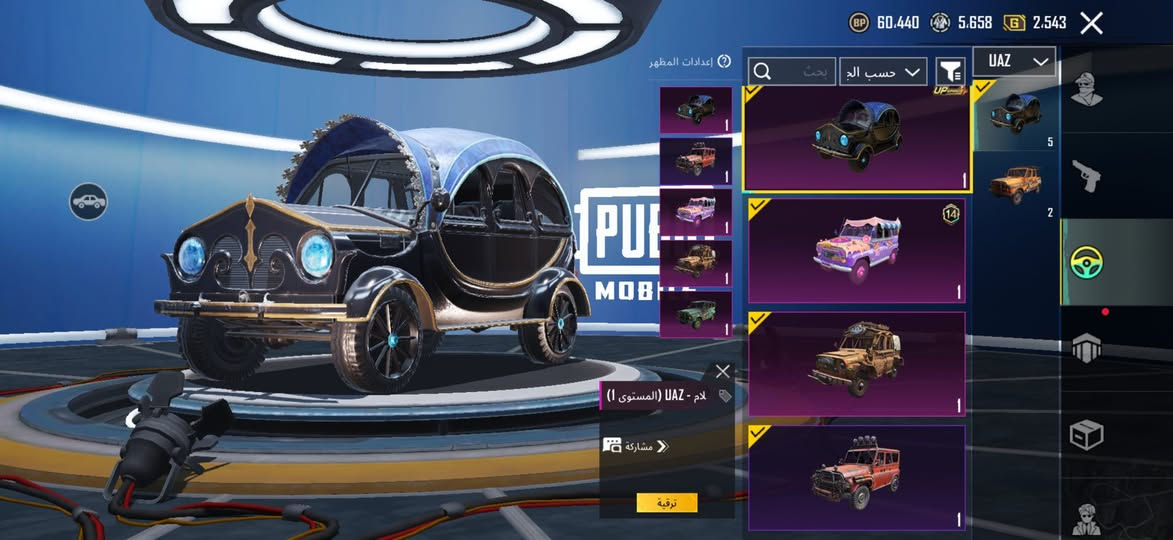The width and height of the screenshot is (1173, 540).
Task: Pick the green UAZ in appearance presets
Action: click(695, 313)
